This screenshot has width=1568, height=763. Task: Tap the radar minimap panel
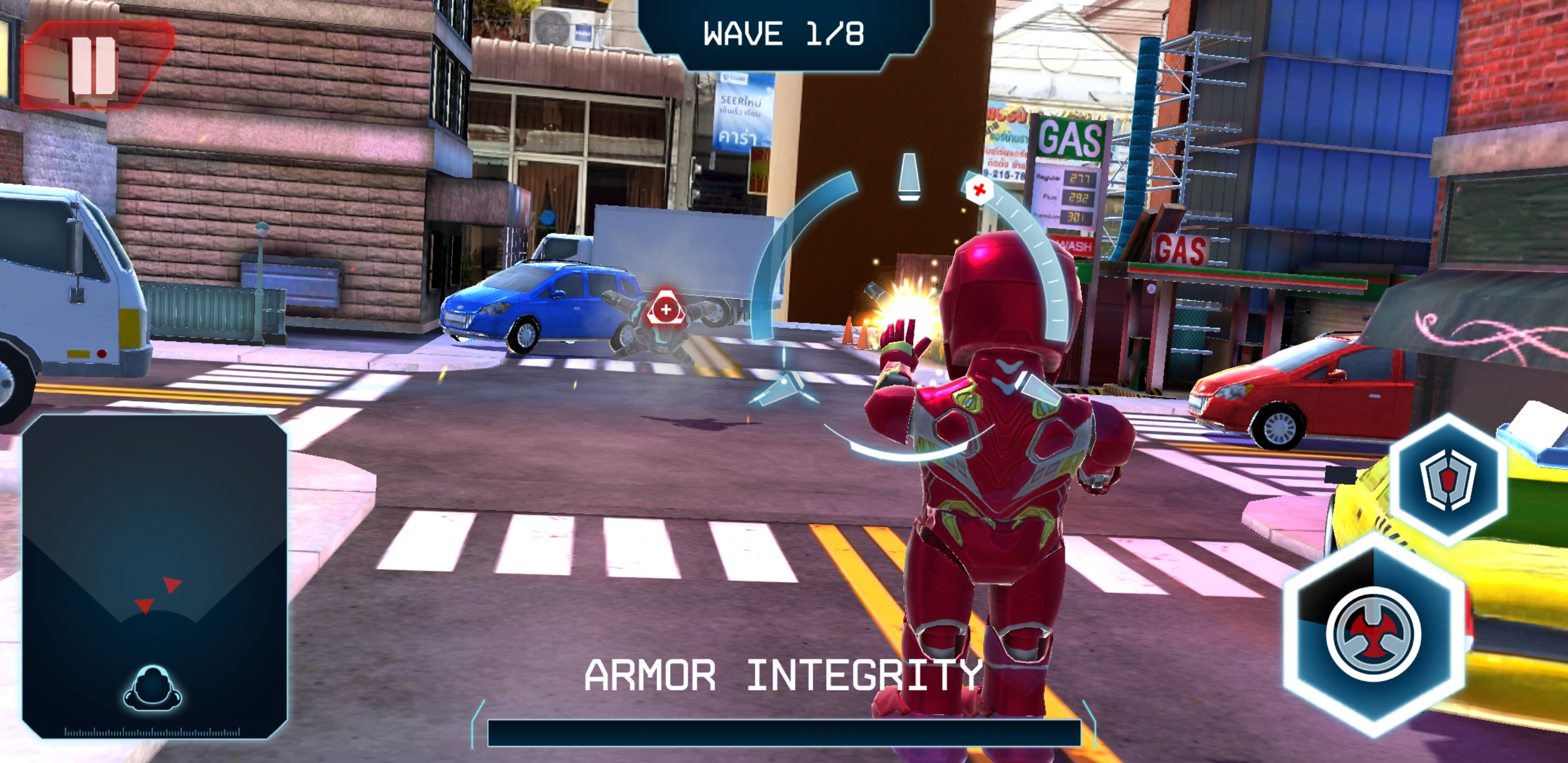click(x=154, y=576)
